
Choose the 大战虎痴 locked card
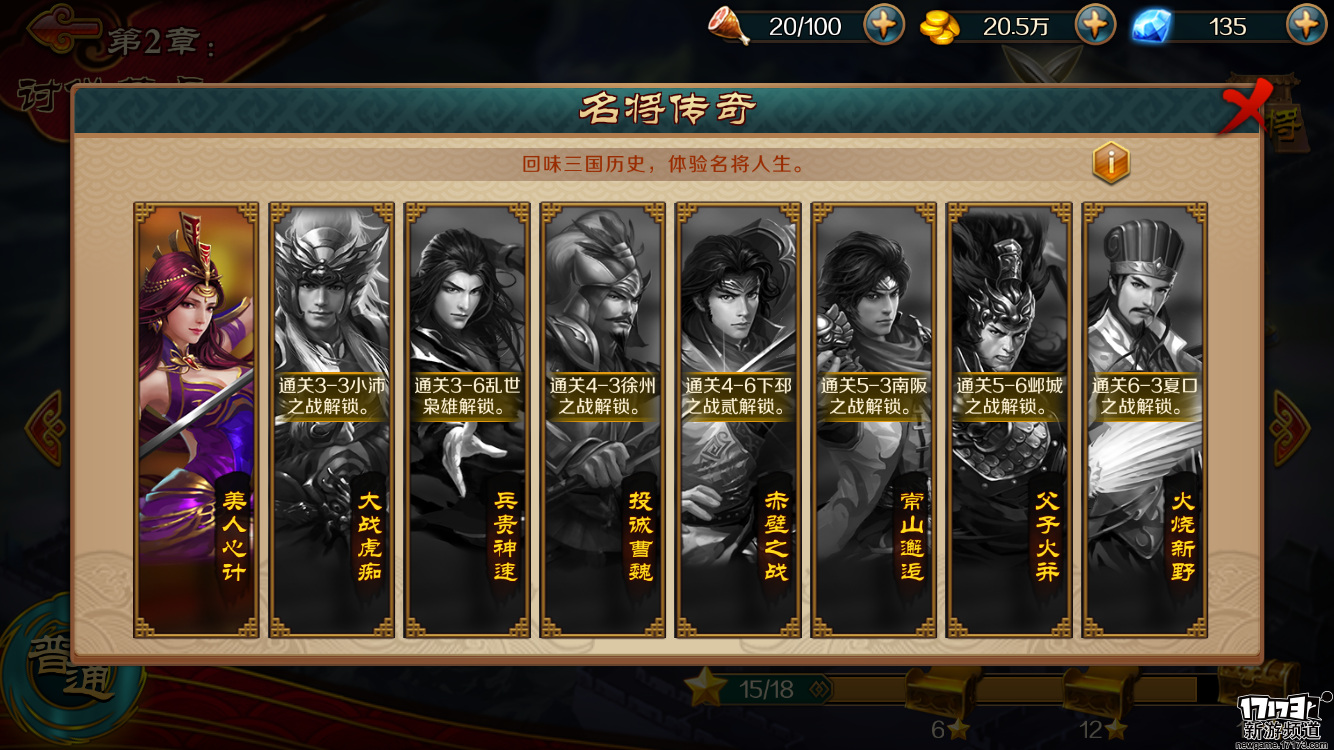pos(332,420)
